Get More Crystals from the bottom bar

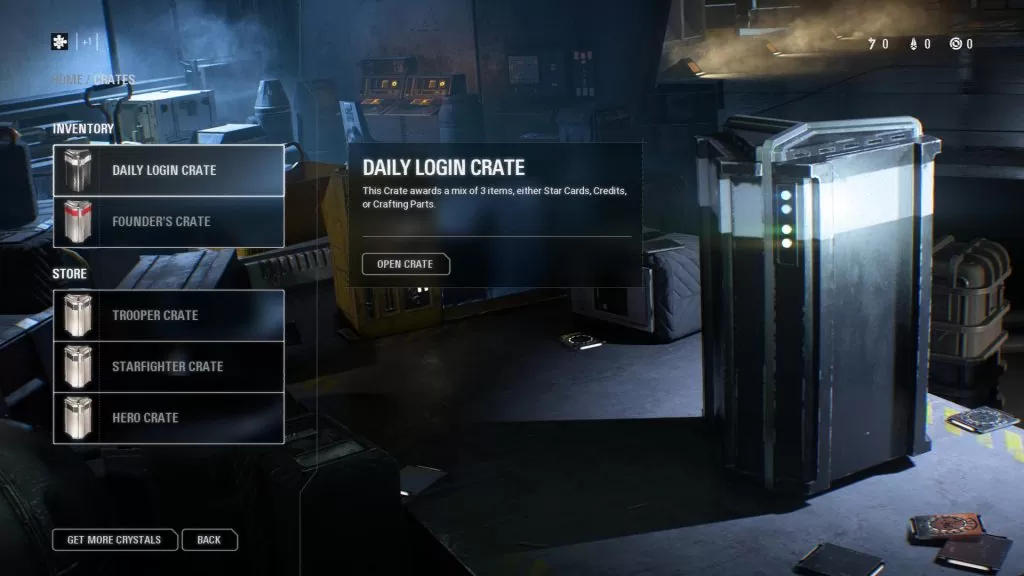[x=114, y=540]
